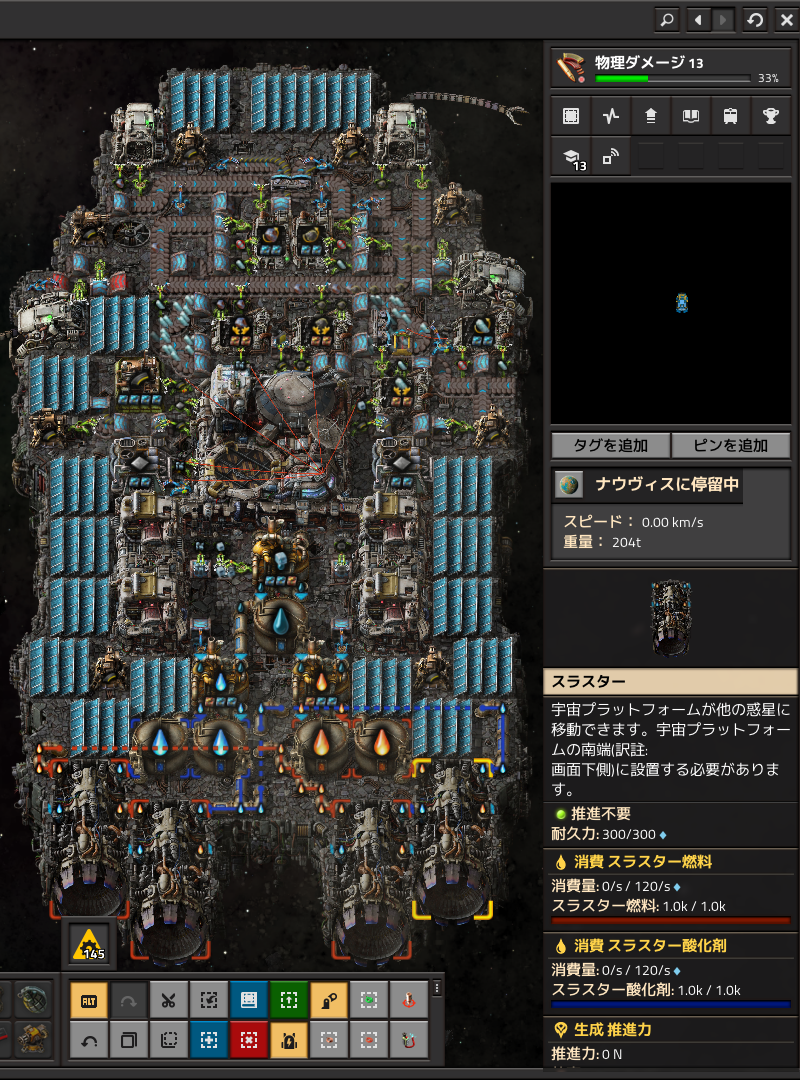
Task: Open tips marked with graduation cap 13
Action: [x=570, y=157]
